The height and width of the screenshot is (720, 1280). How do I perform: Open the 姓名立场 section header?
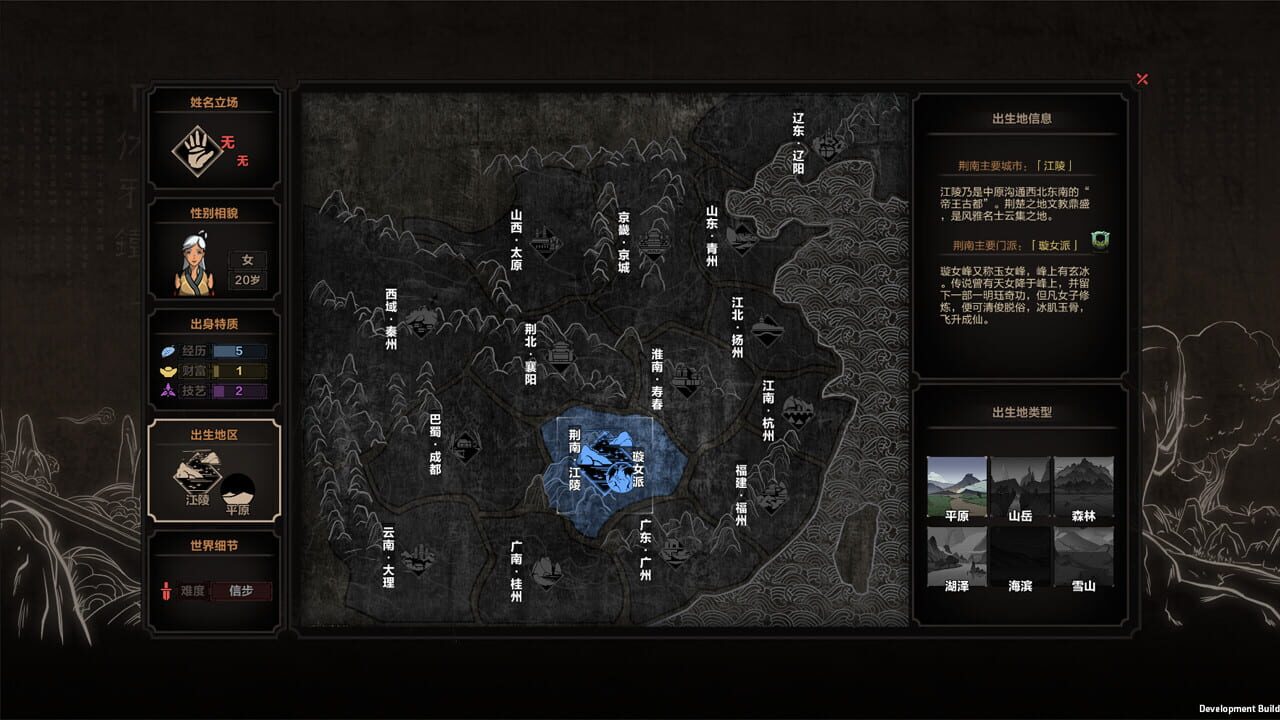click(214, 101)
